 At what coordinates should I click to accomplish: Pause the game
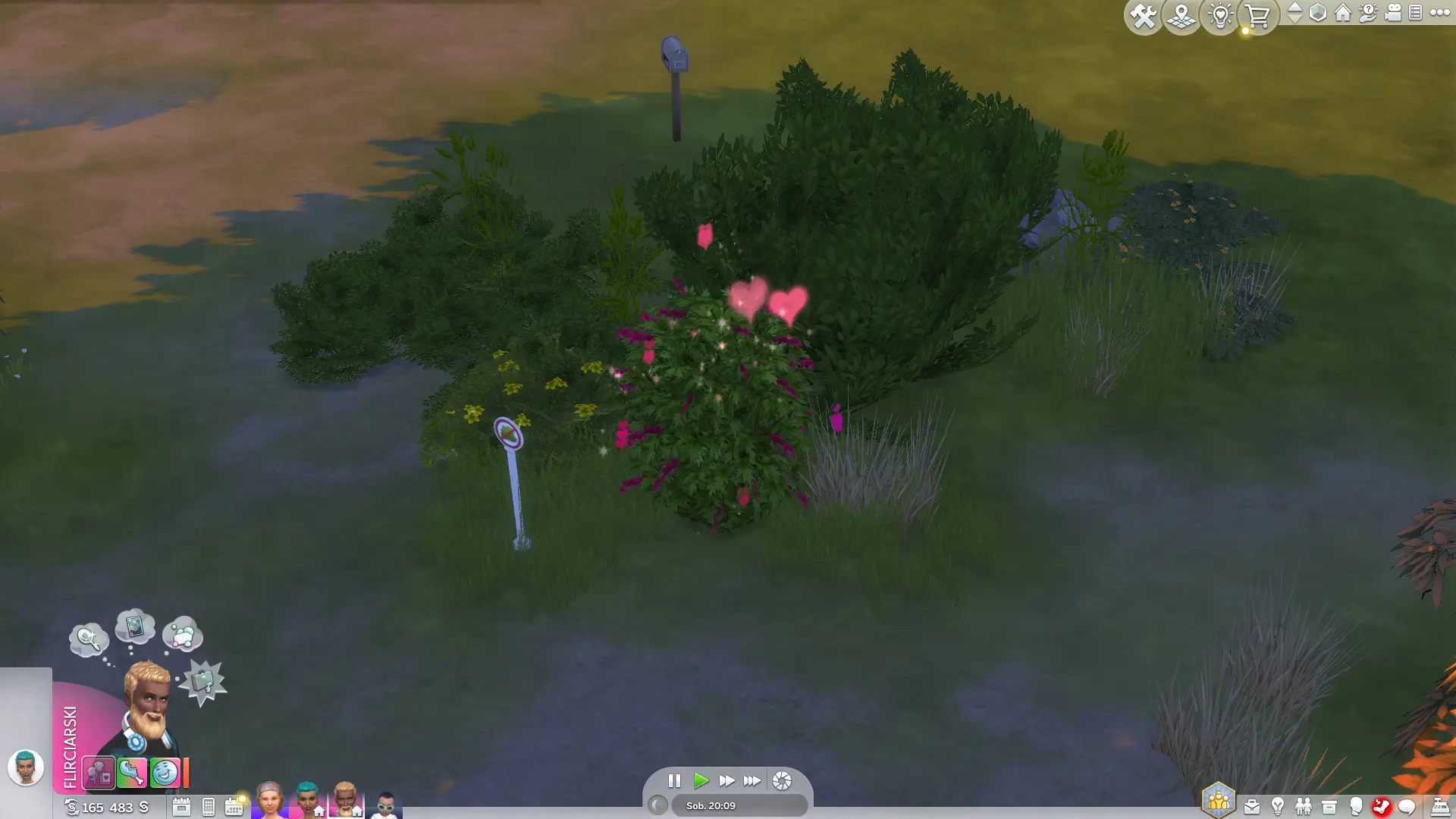pos(674,780)
